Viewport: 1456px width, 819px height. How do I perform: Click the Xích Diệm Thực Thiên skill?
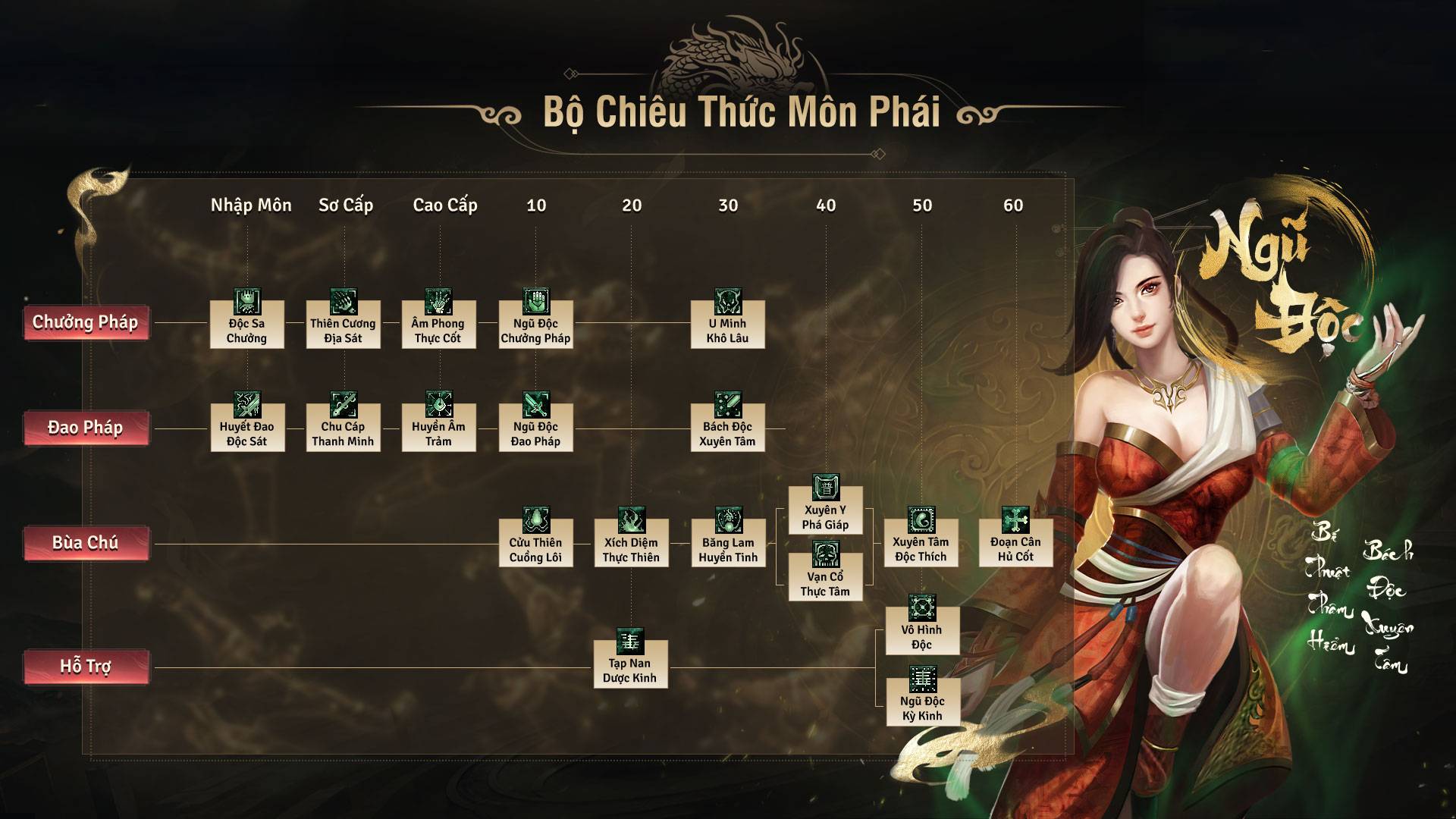(631, 541)
